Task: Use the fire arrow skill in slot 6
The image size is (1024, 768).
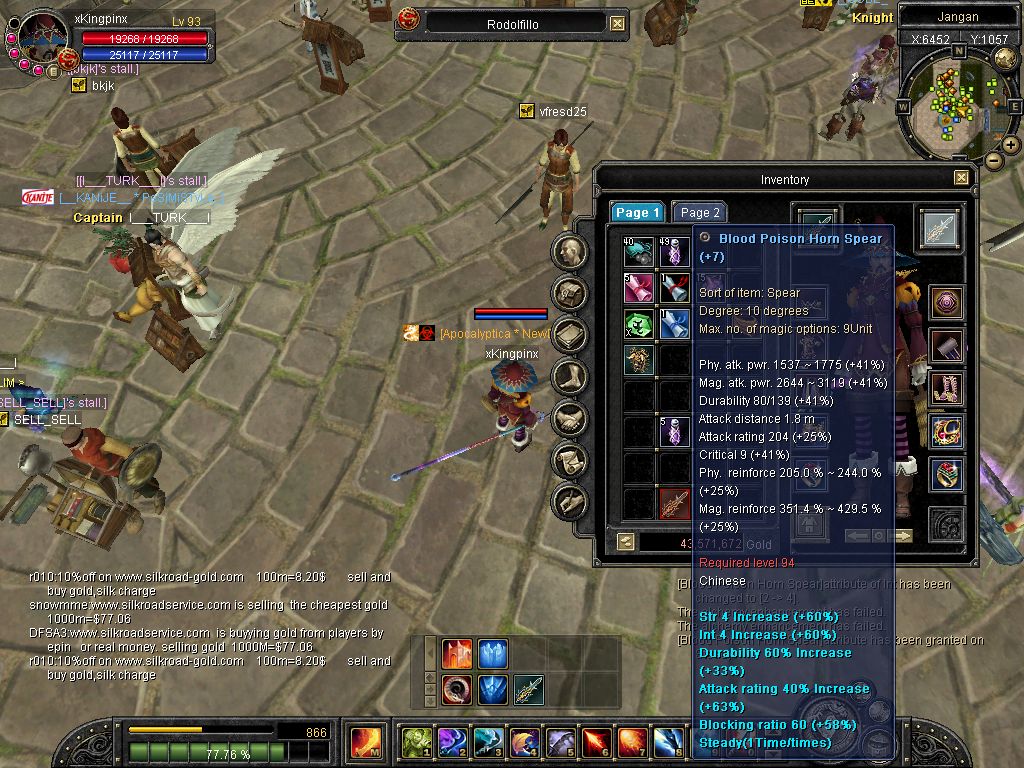Action: coord(596,743)
